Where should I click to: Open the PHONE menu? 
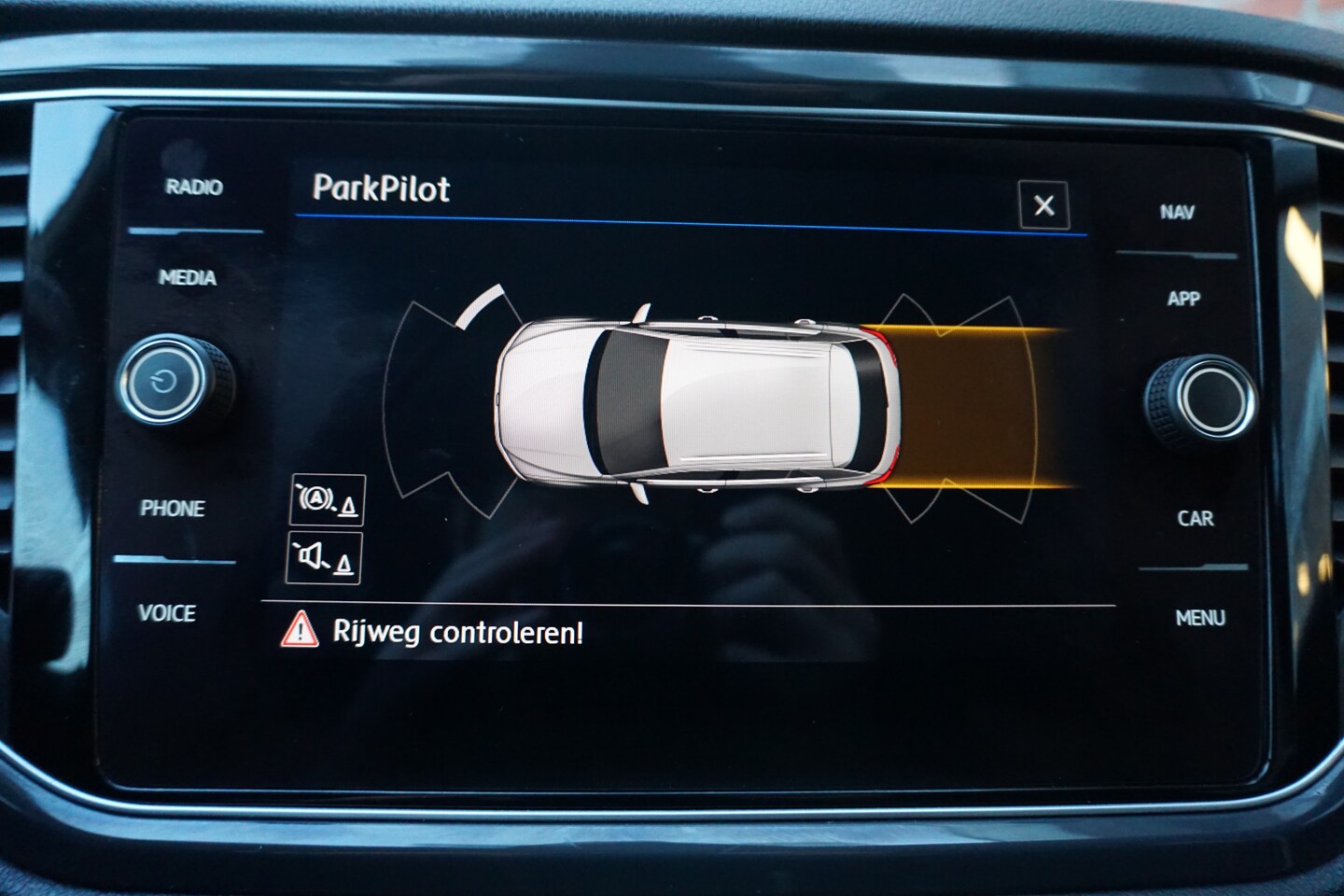pyautogui.click(x=173, y=509)
